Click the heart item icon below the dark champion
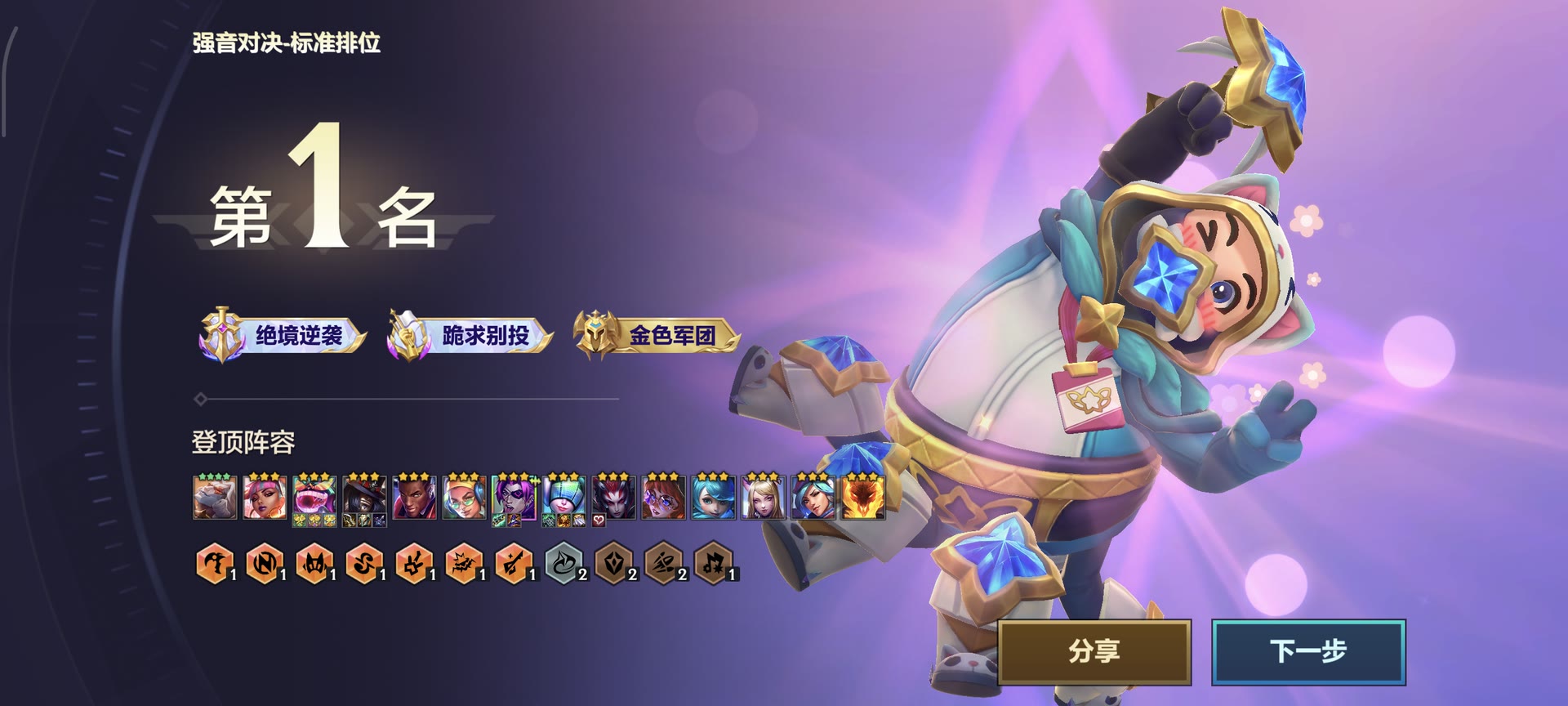1568x706 pixels. click(599, 521)
